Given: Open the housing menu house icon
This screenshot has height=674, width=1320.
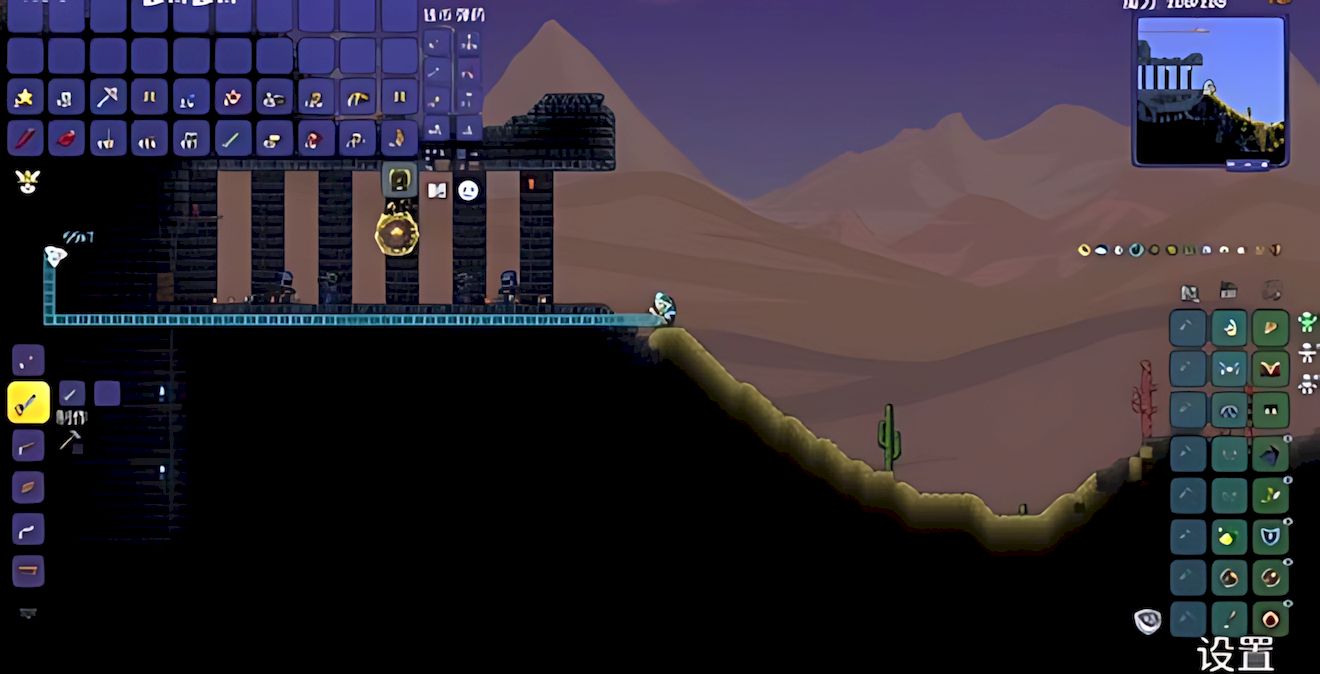Looking at the screenshot, I should point(1229,292).
